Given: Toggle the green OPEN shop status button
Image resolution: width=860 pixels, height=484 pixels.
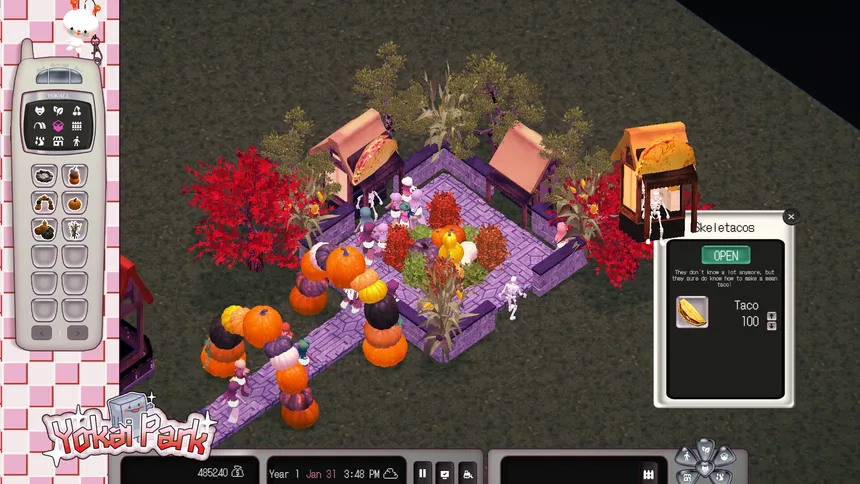Looking at the screenshot, I should coord(726,255).
